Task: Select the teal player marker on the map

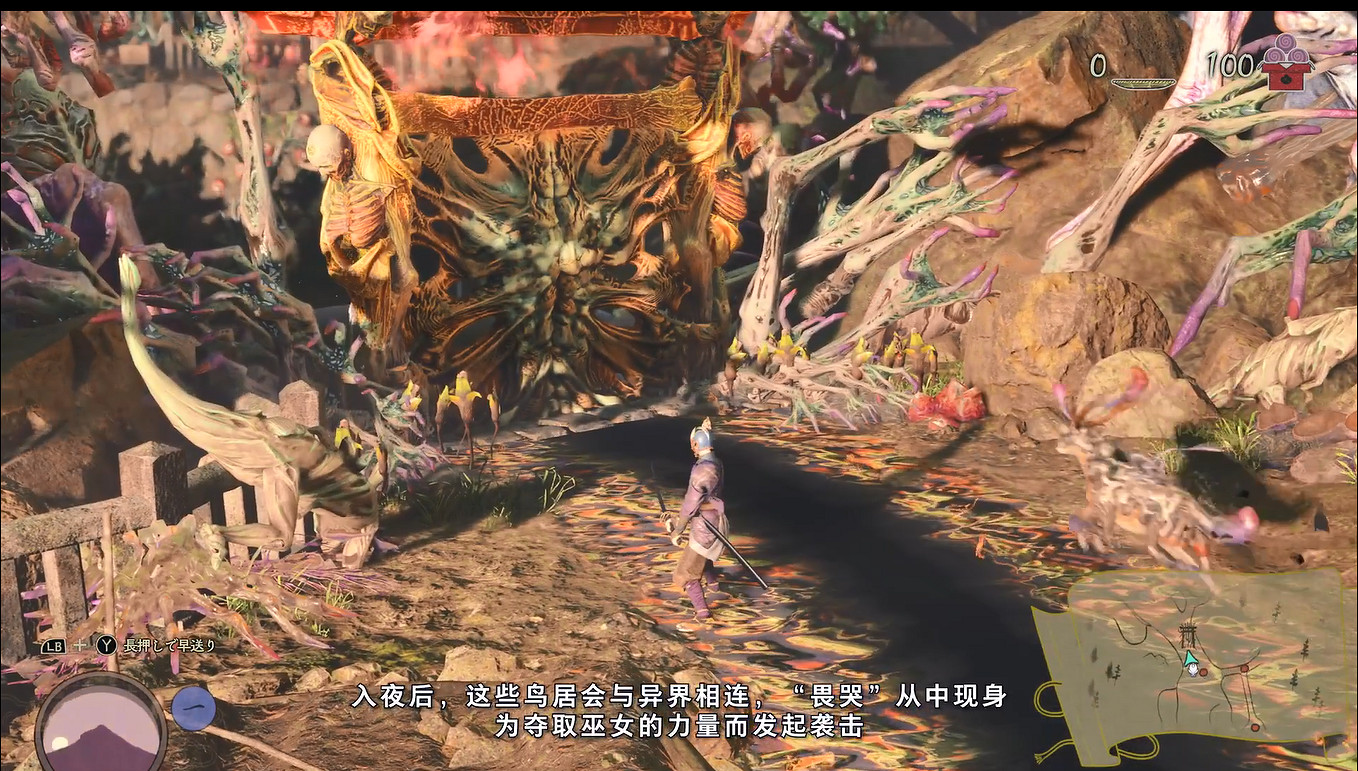Action: coord(1191,660)
